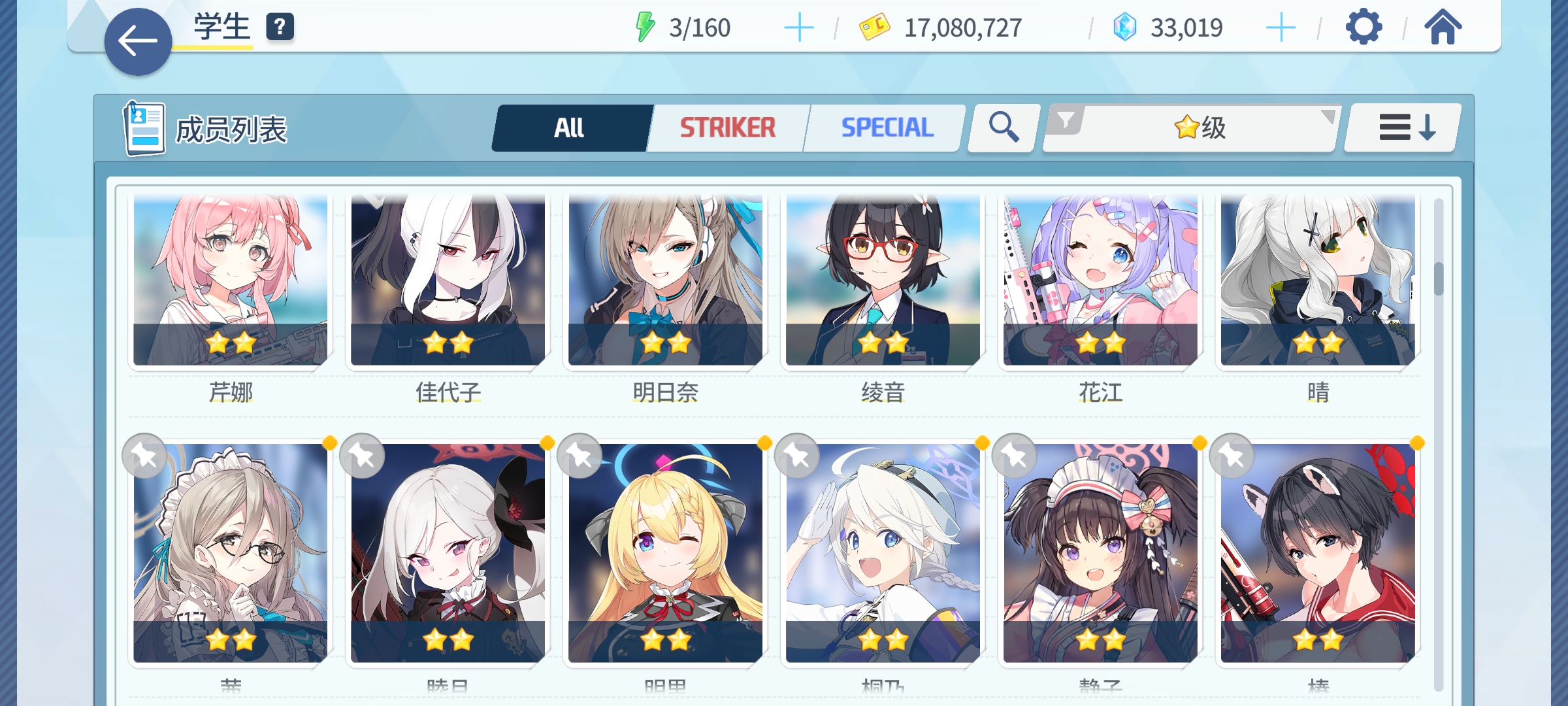The height and width of the screenshot is (706, 1568).
Task: Select student 芹娜 with pink hair
Action: (230, 281)
